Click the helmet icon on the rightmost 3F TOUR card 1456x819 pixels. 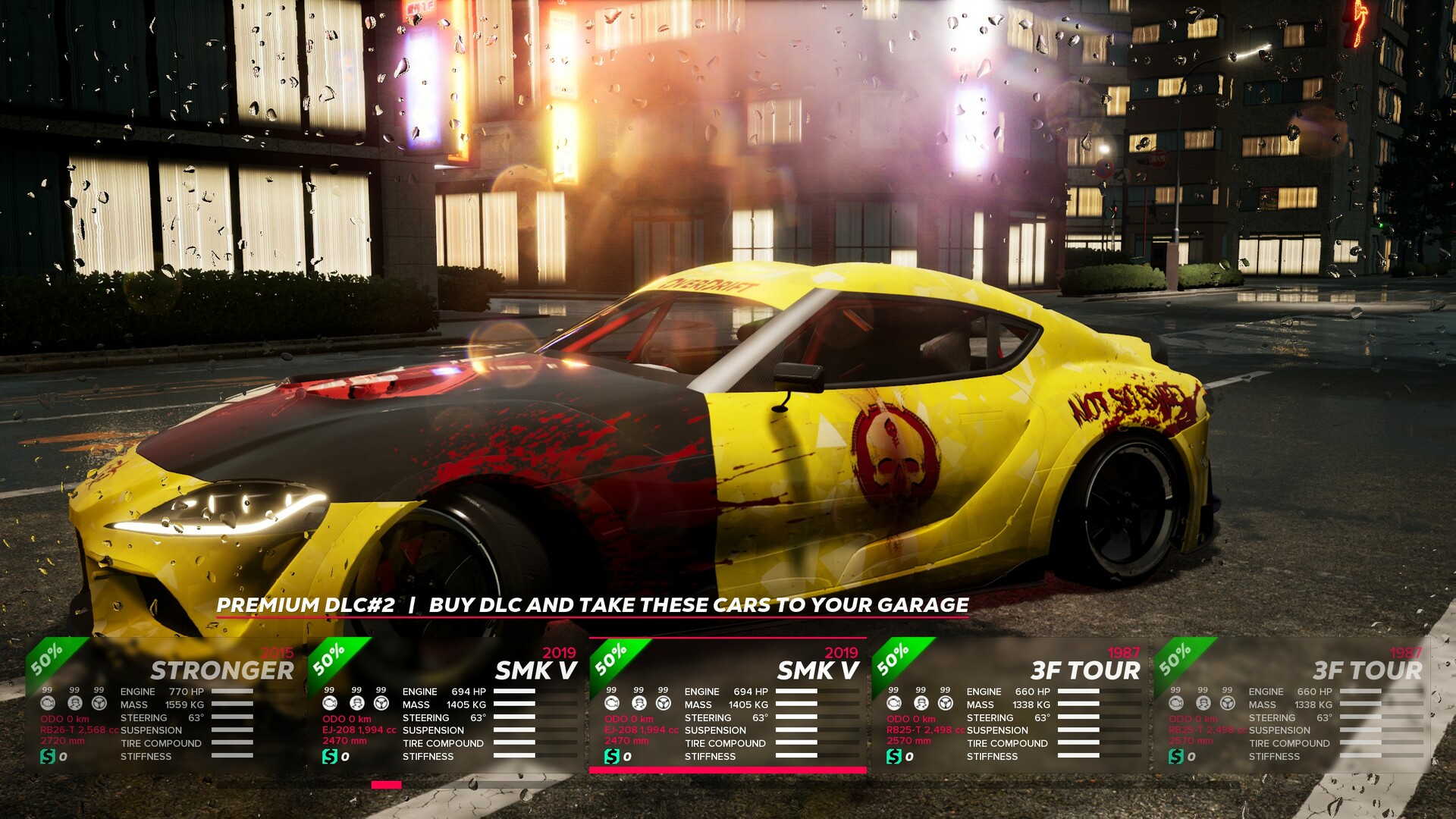tap(1203, 704)
